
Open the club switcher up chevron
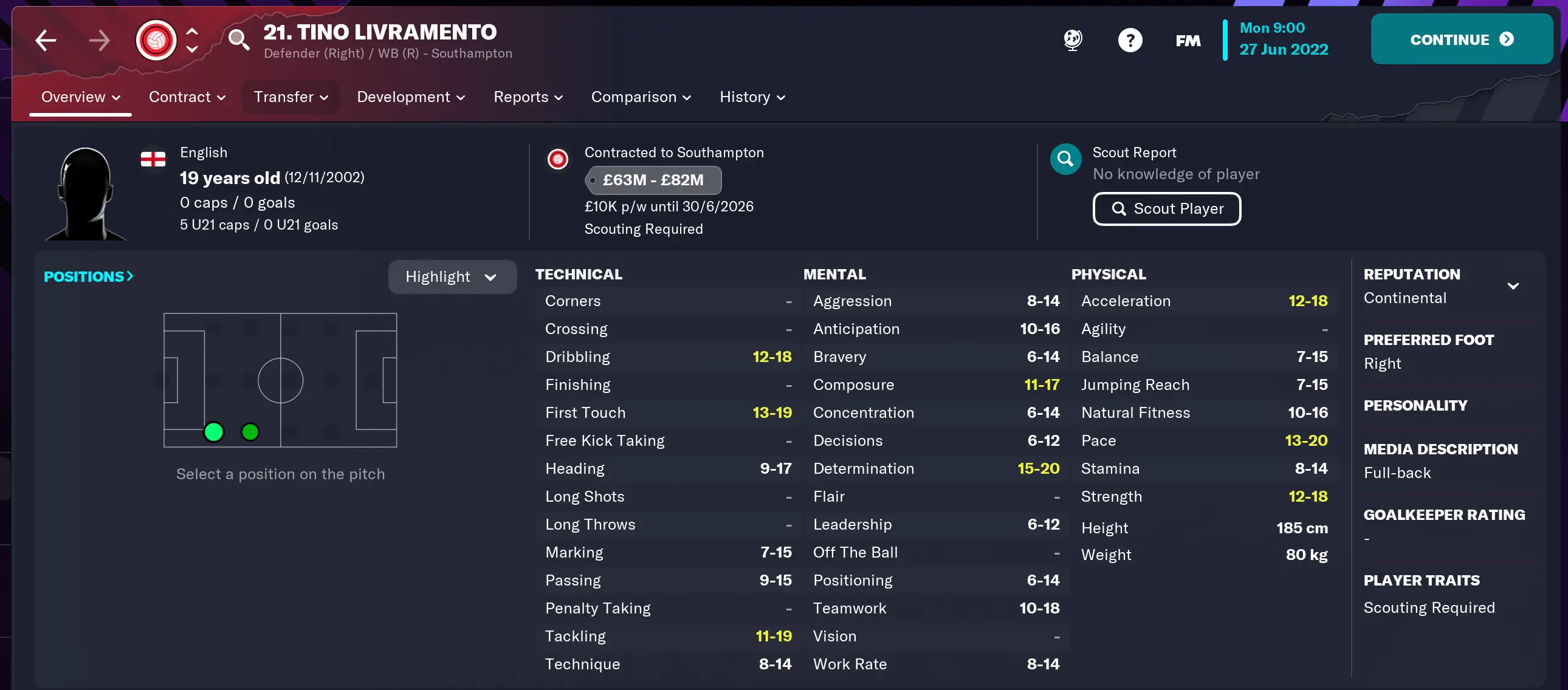point(192,30)
